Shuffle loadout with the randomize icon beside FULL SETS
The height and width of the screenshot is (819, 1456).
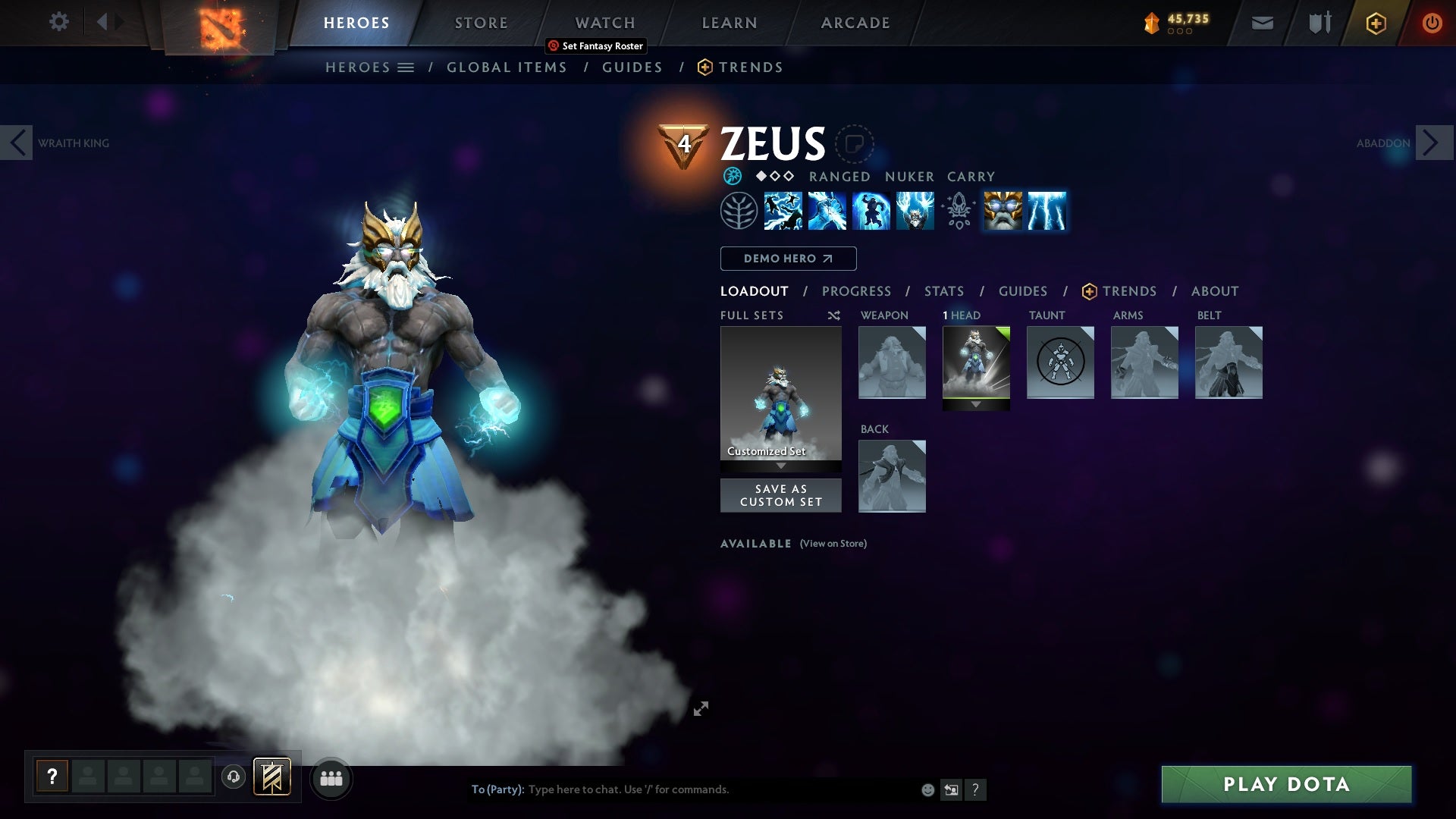833,315
